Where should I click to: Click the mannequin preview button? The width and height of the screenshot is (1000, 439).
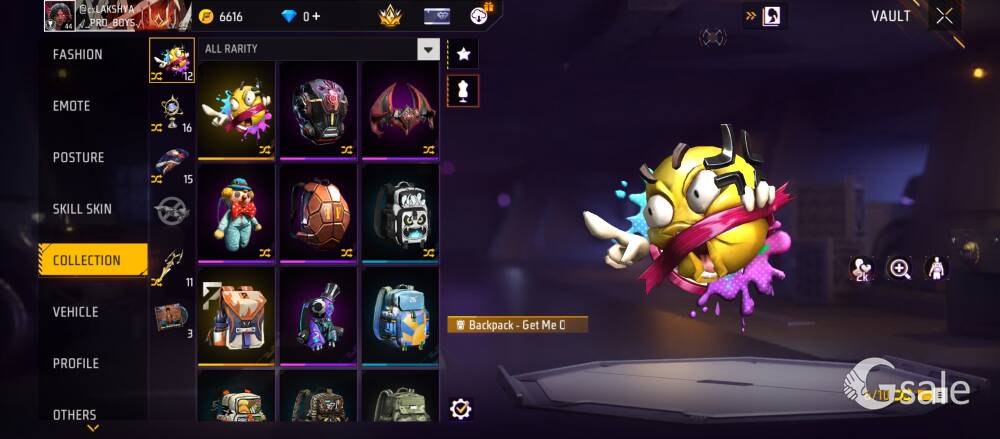463,91
